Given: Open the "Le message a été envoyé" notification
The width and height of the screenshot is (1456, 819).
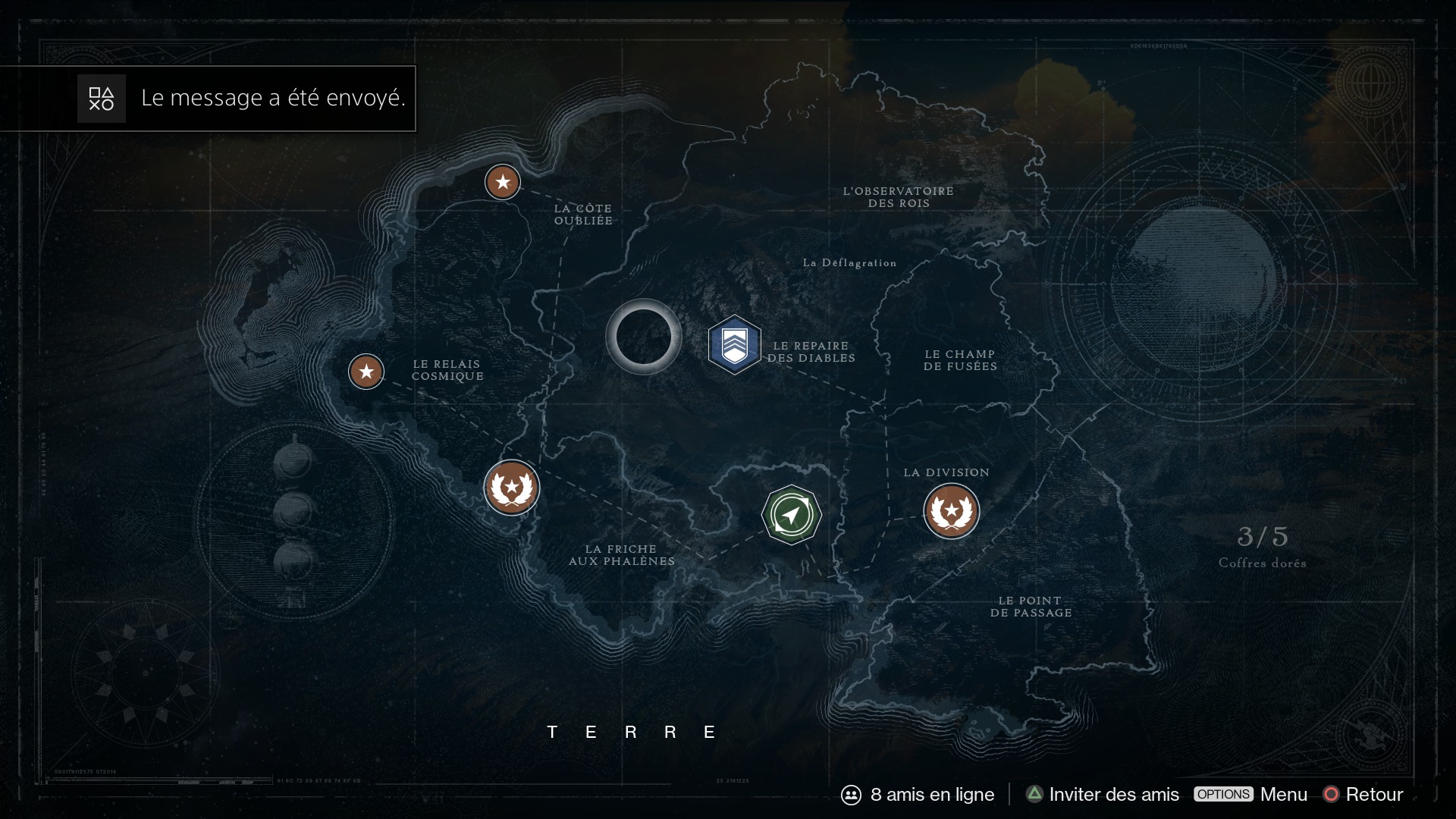Looking at the screenshot, I should pyautogui.click(x=243, y=99).
